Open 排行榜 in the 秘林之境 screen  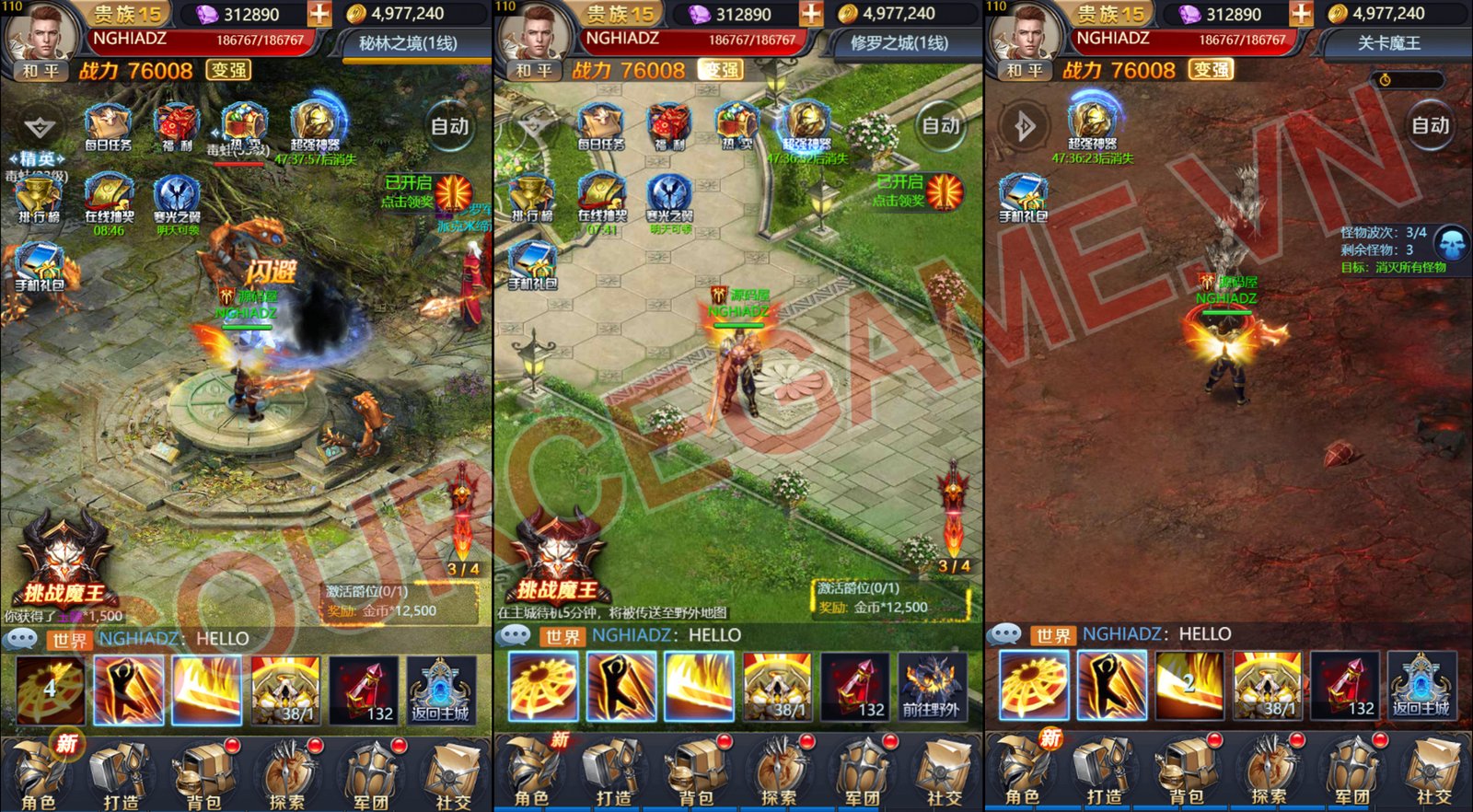pos(39,199)
